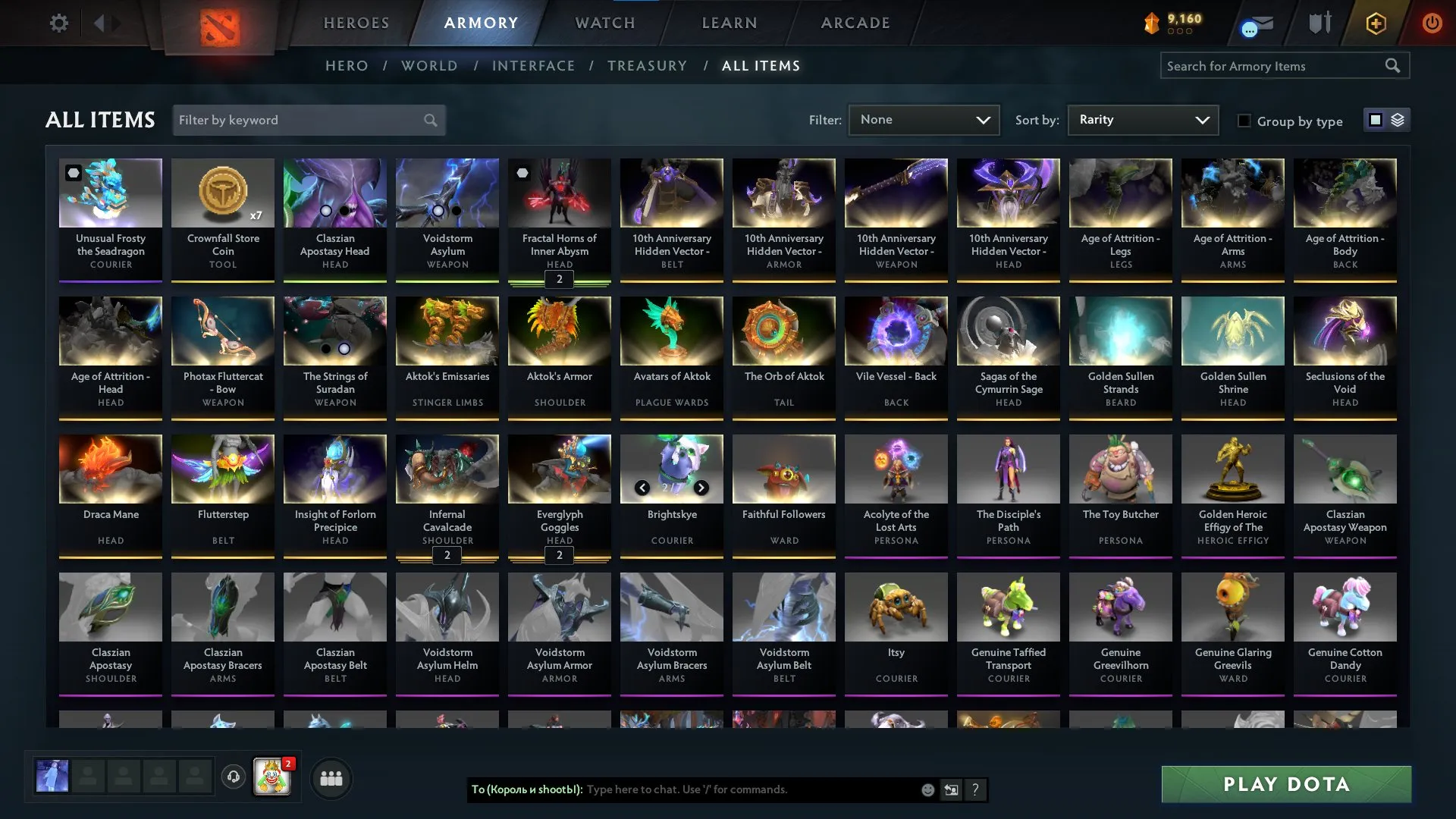The image size is (1456, 819).
Task: Toggle the square grid view icon
Action: [x=1375, y=119]
